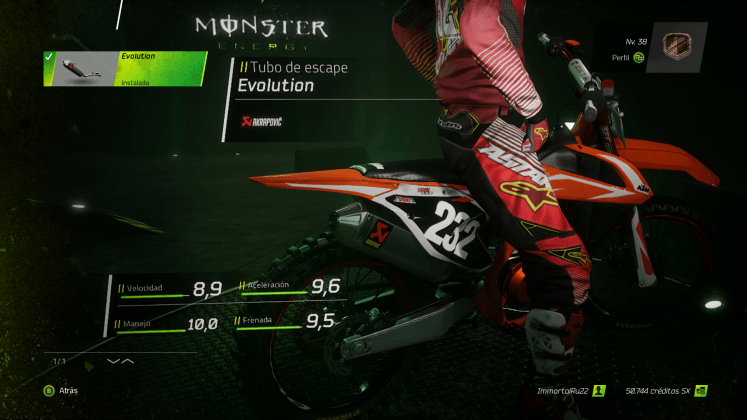Open the player profile badge

coord(677,47)
